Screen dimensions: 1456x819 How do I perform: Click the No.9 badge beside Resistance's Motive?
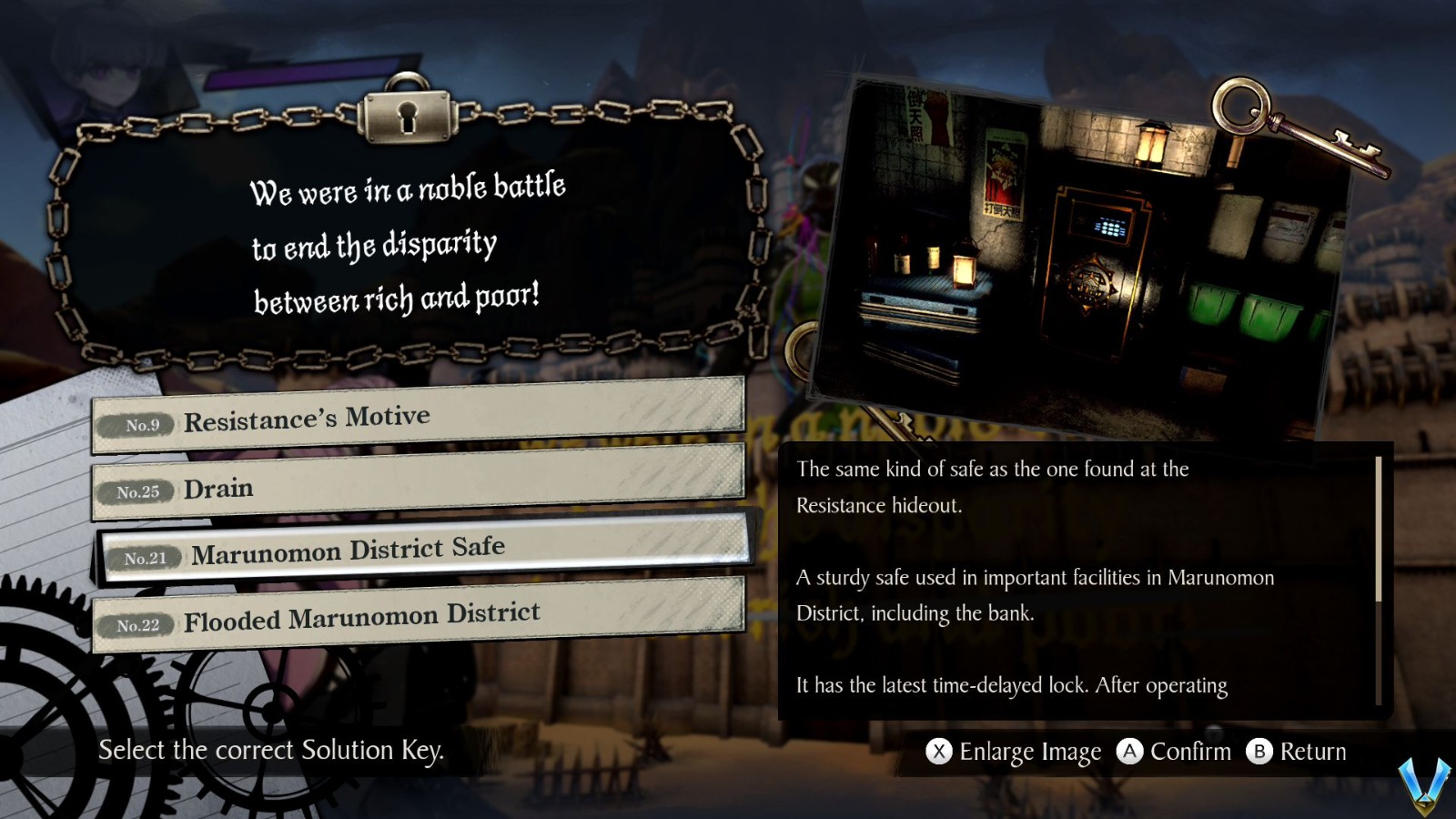tap(138, 424)
